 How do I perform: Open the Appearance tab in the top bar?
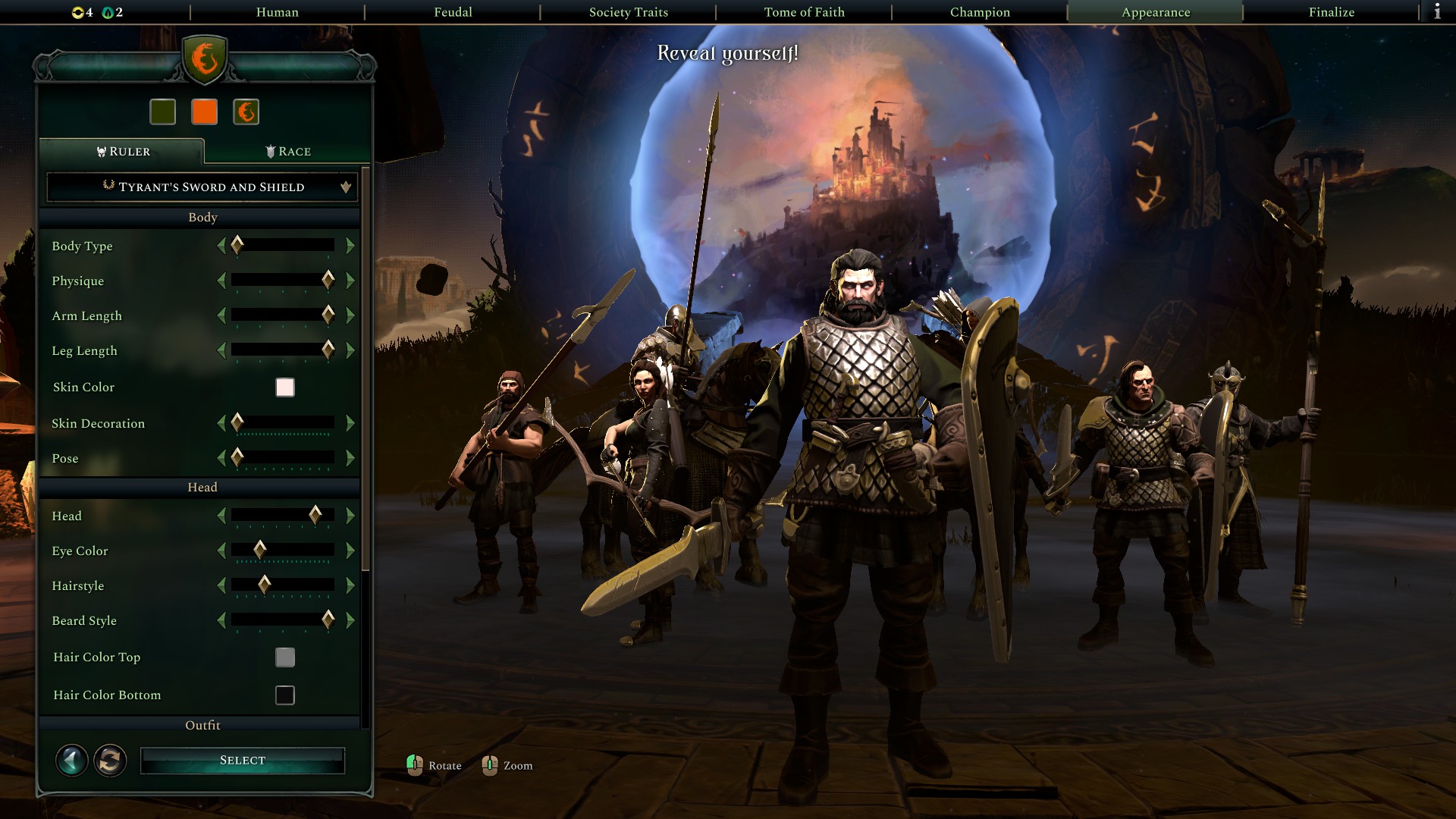tap(1153, 12)
